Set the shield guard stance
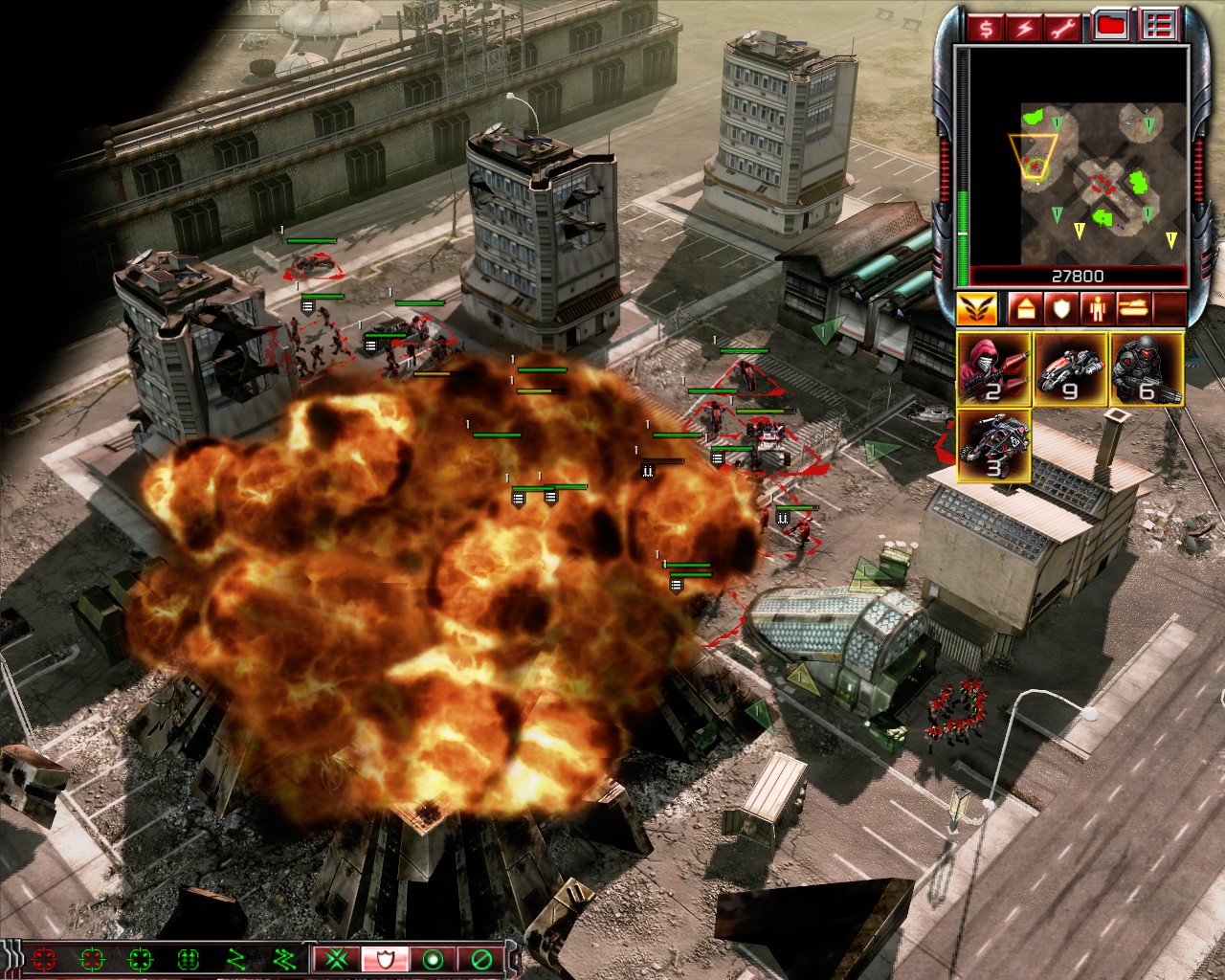 [385, 958]
